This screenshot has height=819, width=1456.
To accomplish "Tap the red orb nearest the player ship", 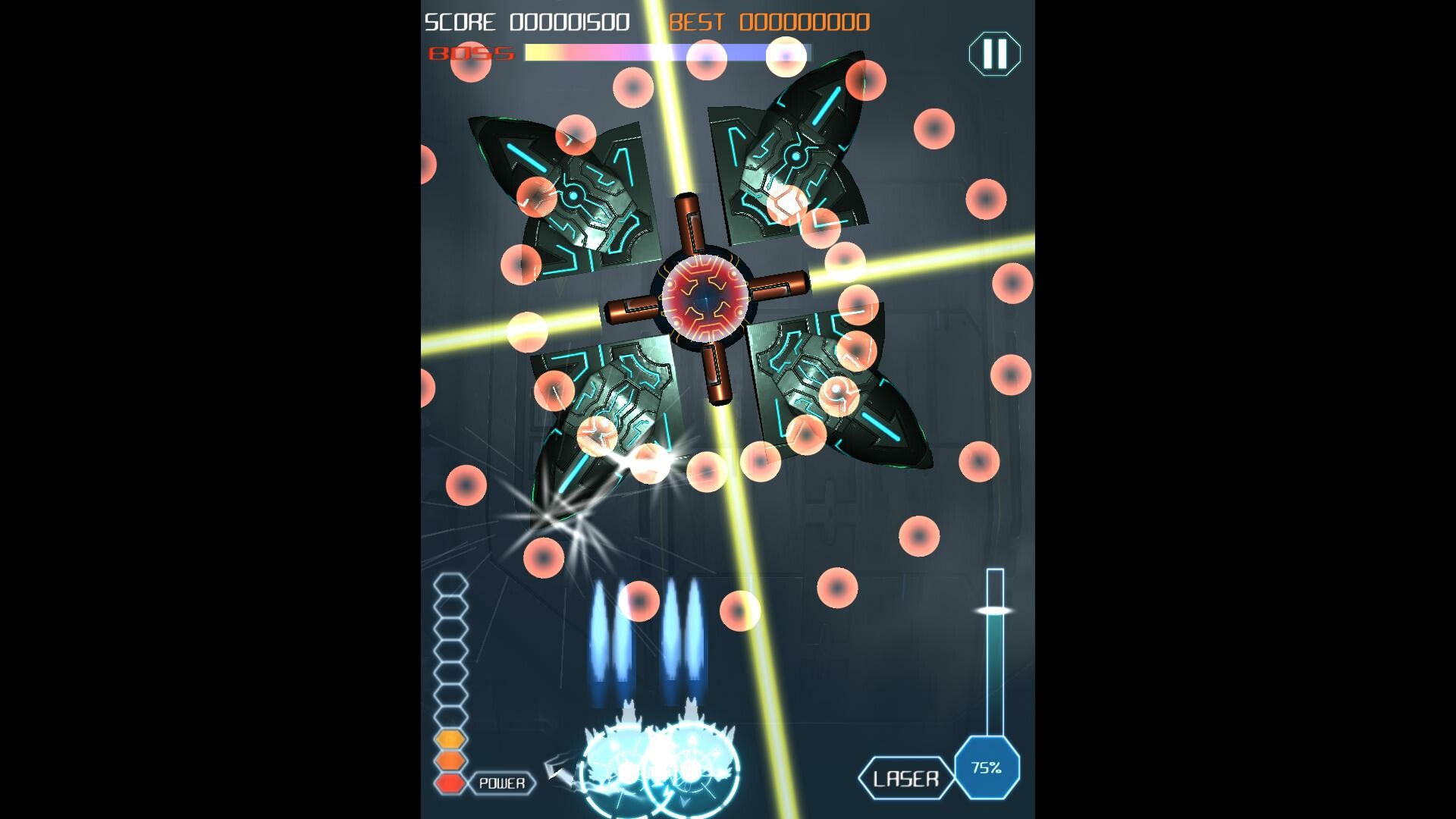I will (639, 602).
